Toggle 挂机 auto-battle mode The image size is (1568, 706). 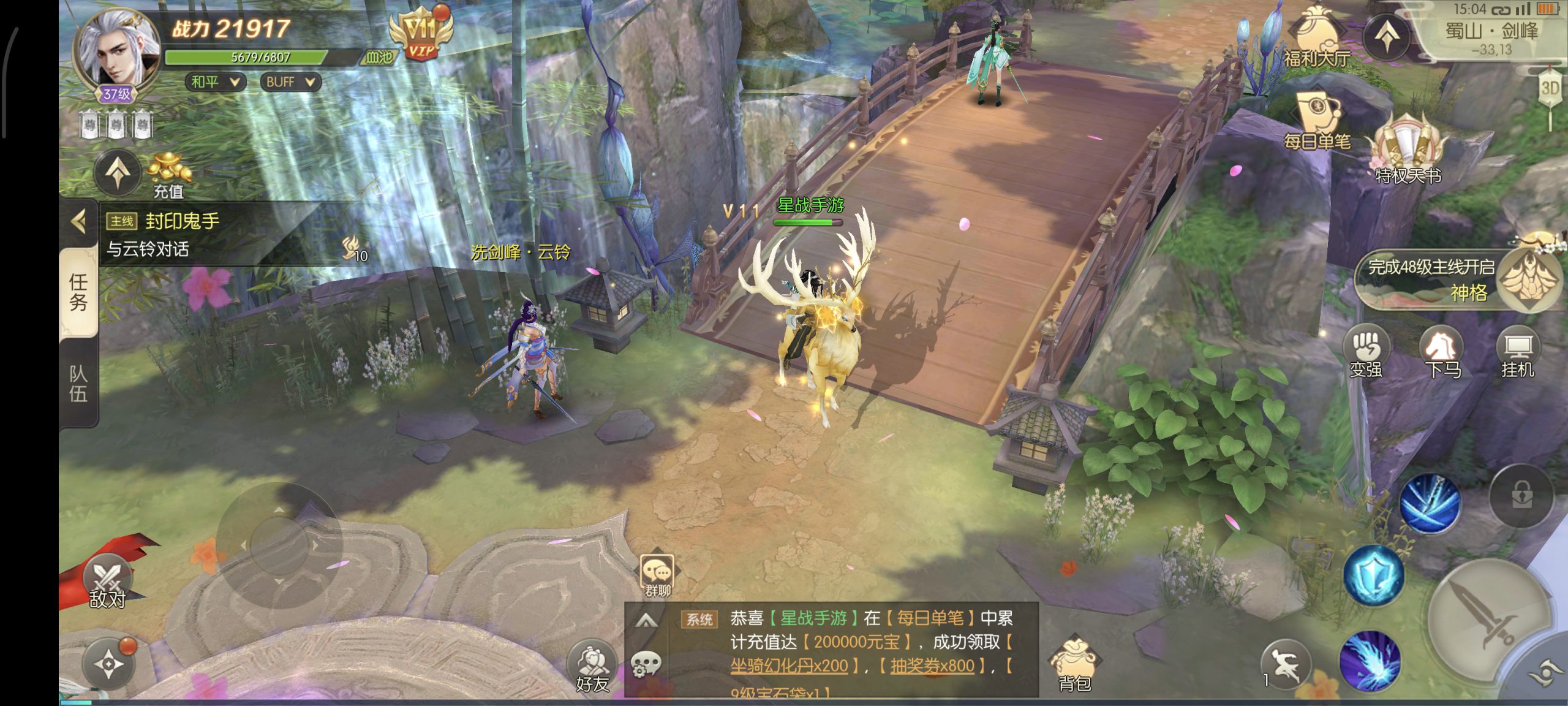point(1518,353)
